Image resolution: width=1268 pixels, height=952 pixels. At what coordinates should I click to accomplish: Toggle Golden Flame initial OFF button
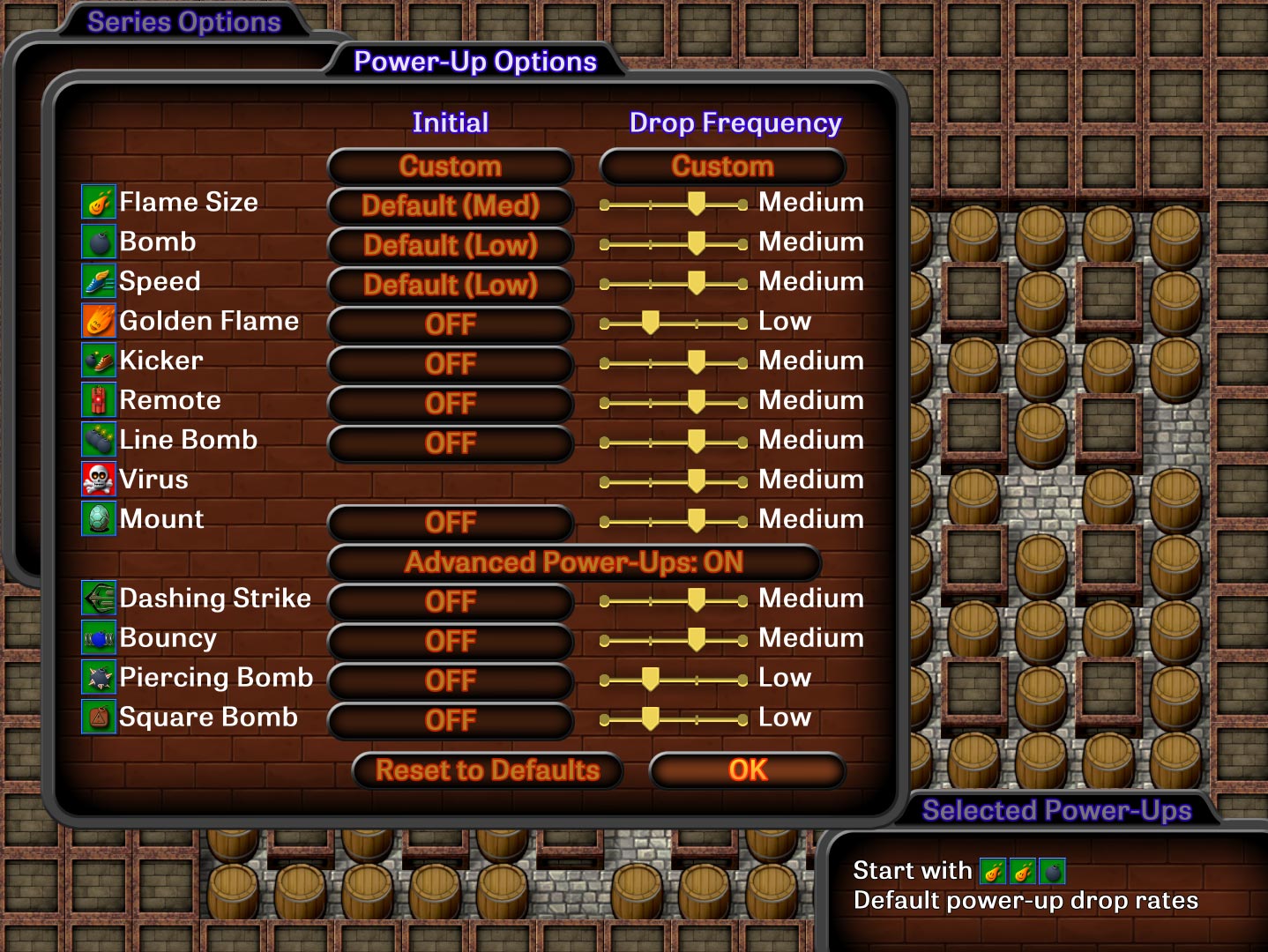click(x=451, y=324)
